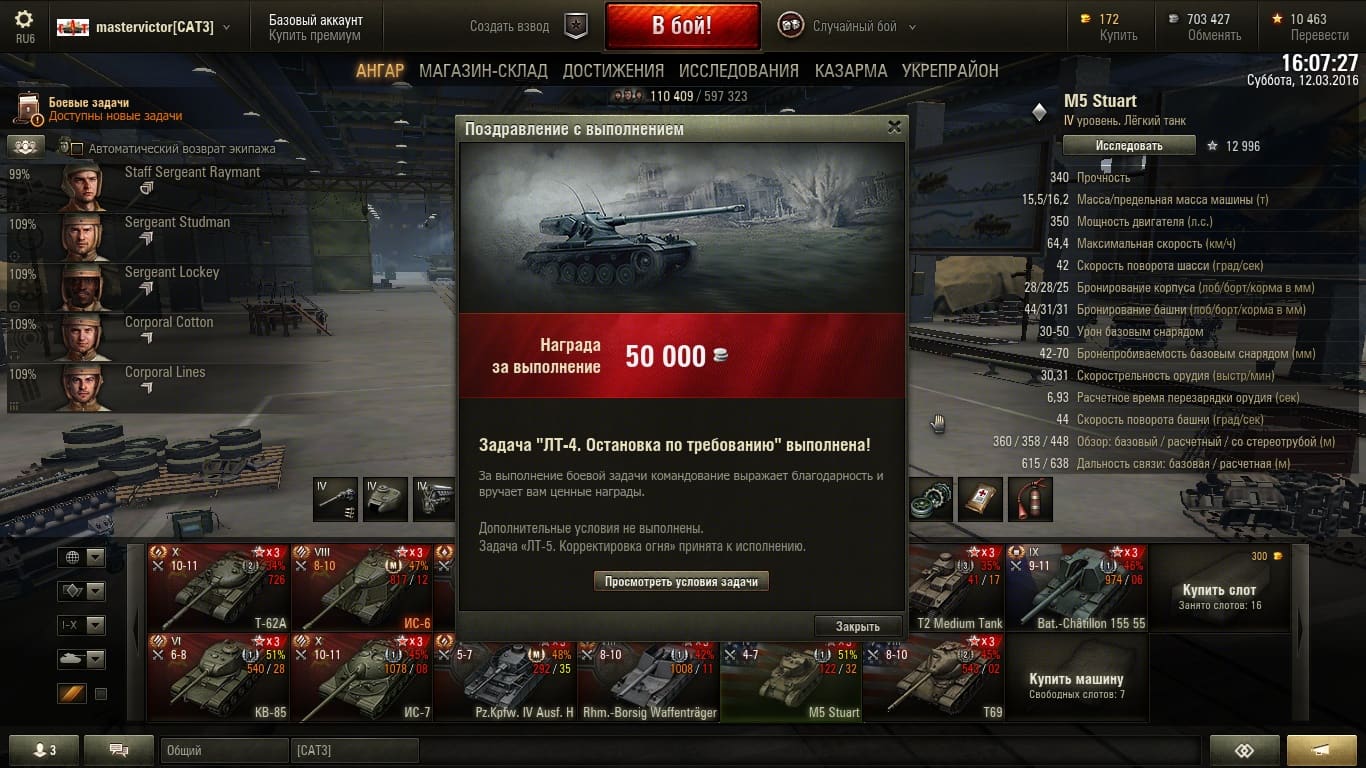Click "Купить машину" to buy a vehicle
1366x768 pixels.
coord(1076,679)
